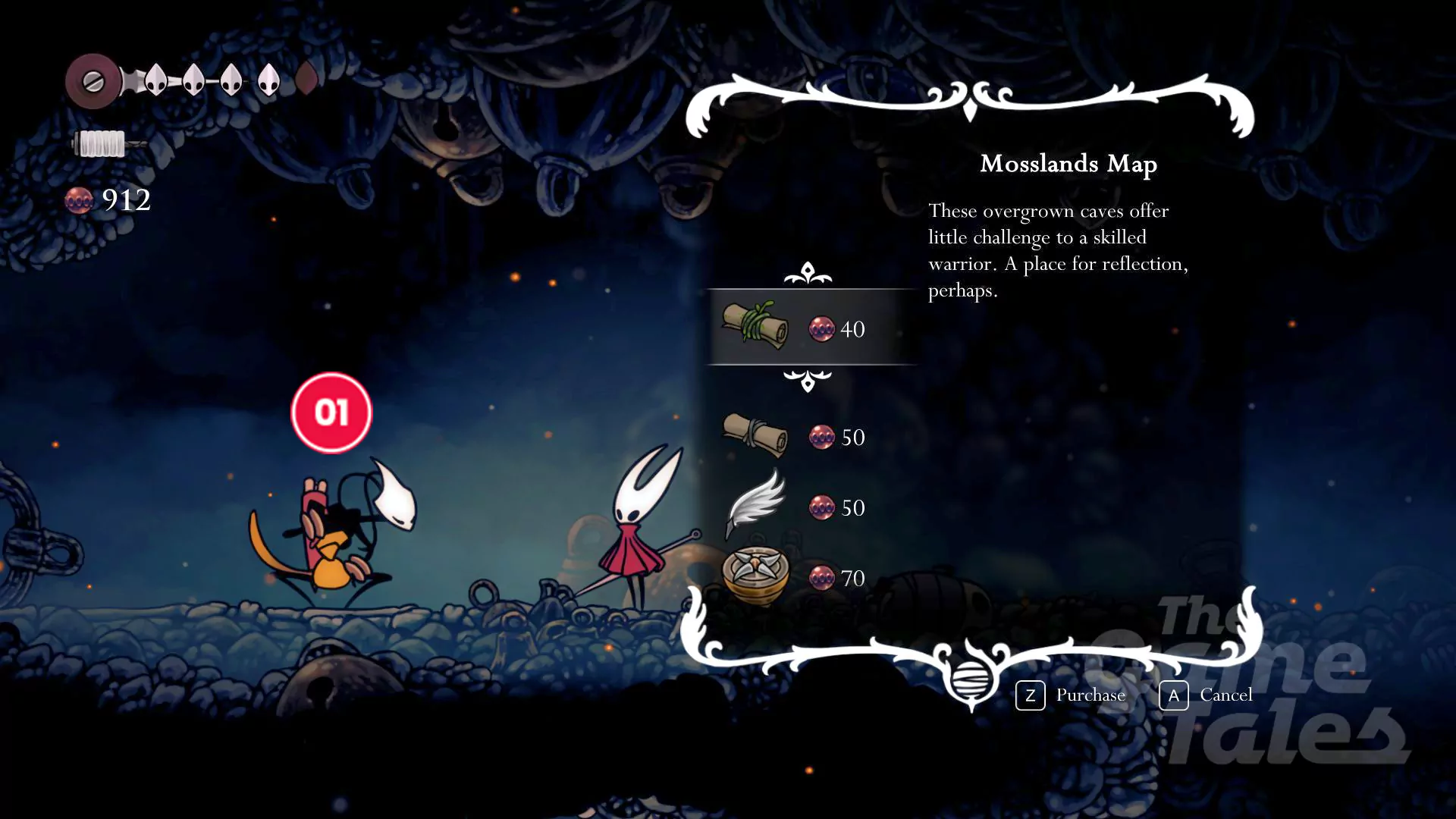Click the down arrow below the selected item
1456x819 pixels.
point(808,380)
